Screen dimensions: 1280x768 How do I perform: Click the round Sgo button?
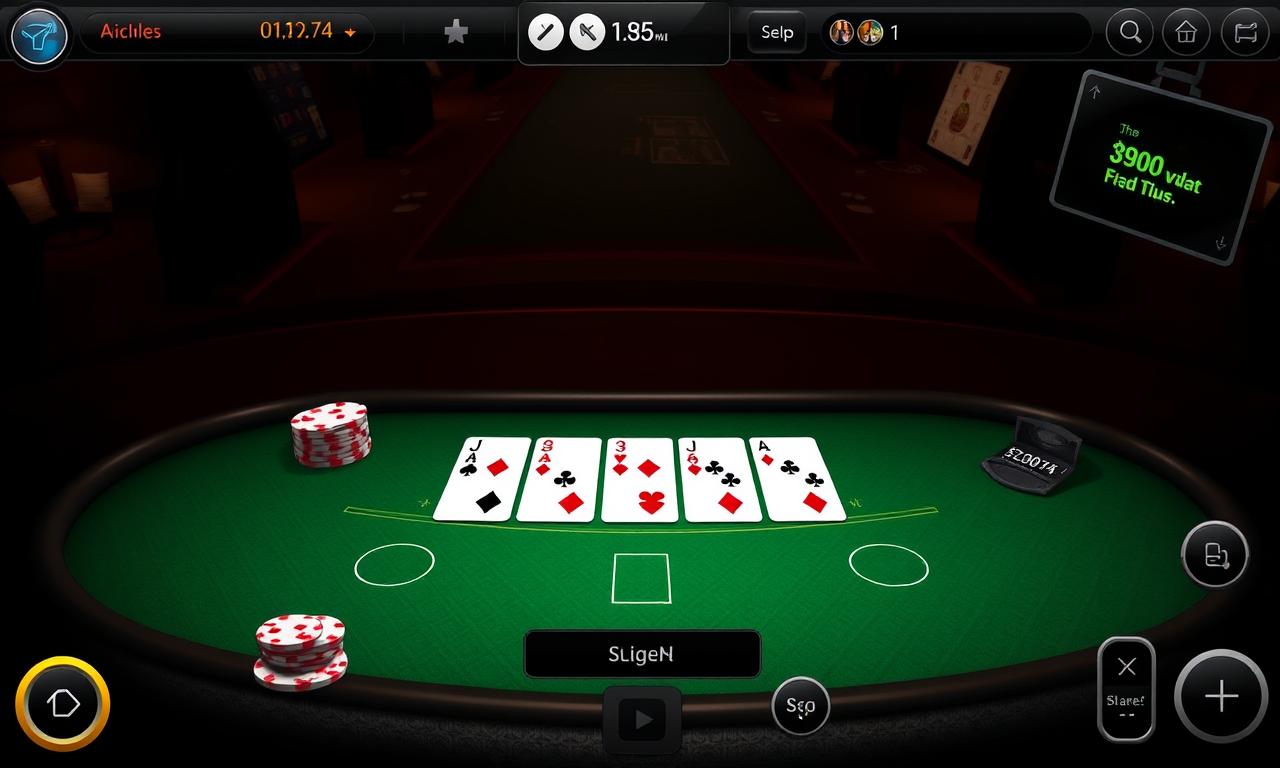(x=801, y=706)
